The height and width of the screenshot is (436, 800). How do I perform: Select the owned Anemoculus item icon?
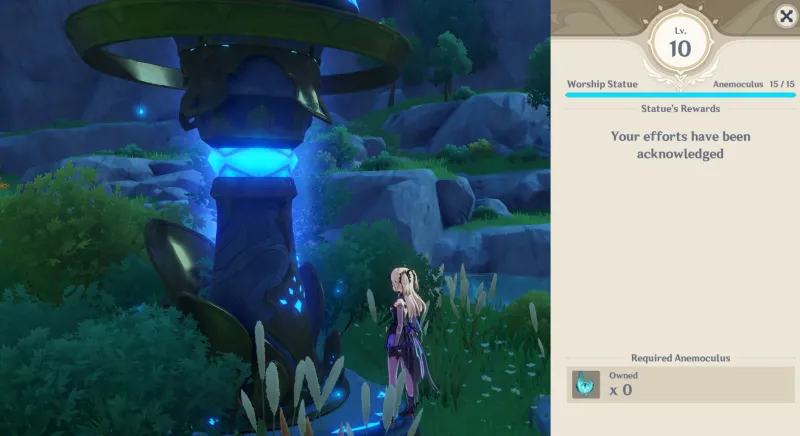tap(585, 384)
